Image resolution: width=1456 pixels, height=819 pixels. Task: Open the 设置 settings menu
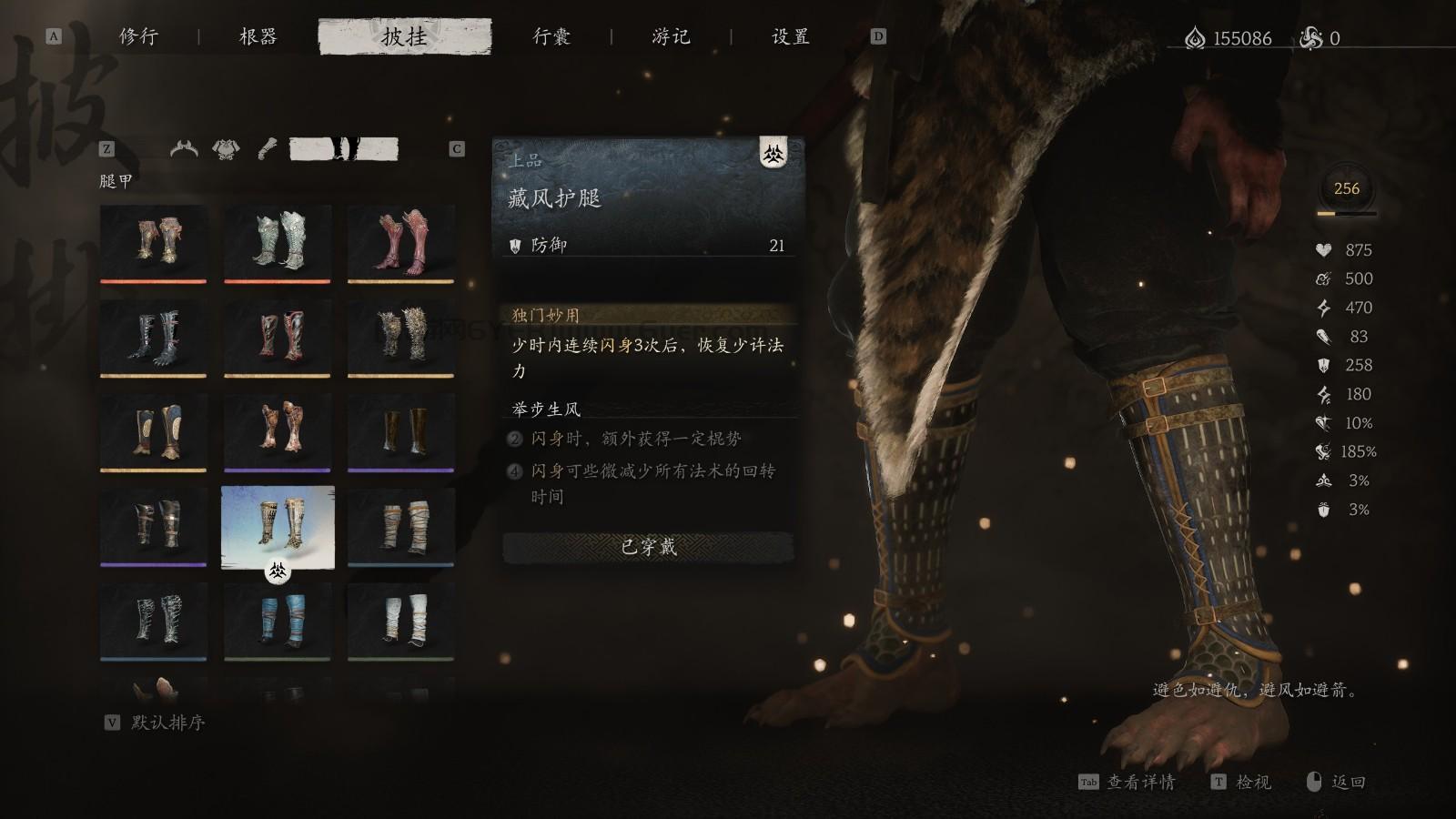(x=788, y=37)
